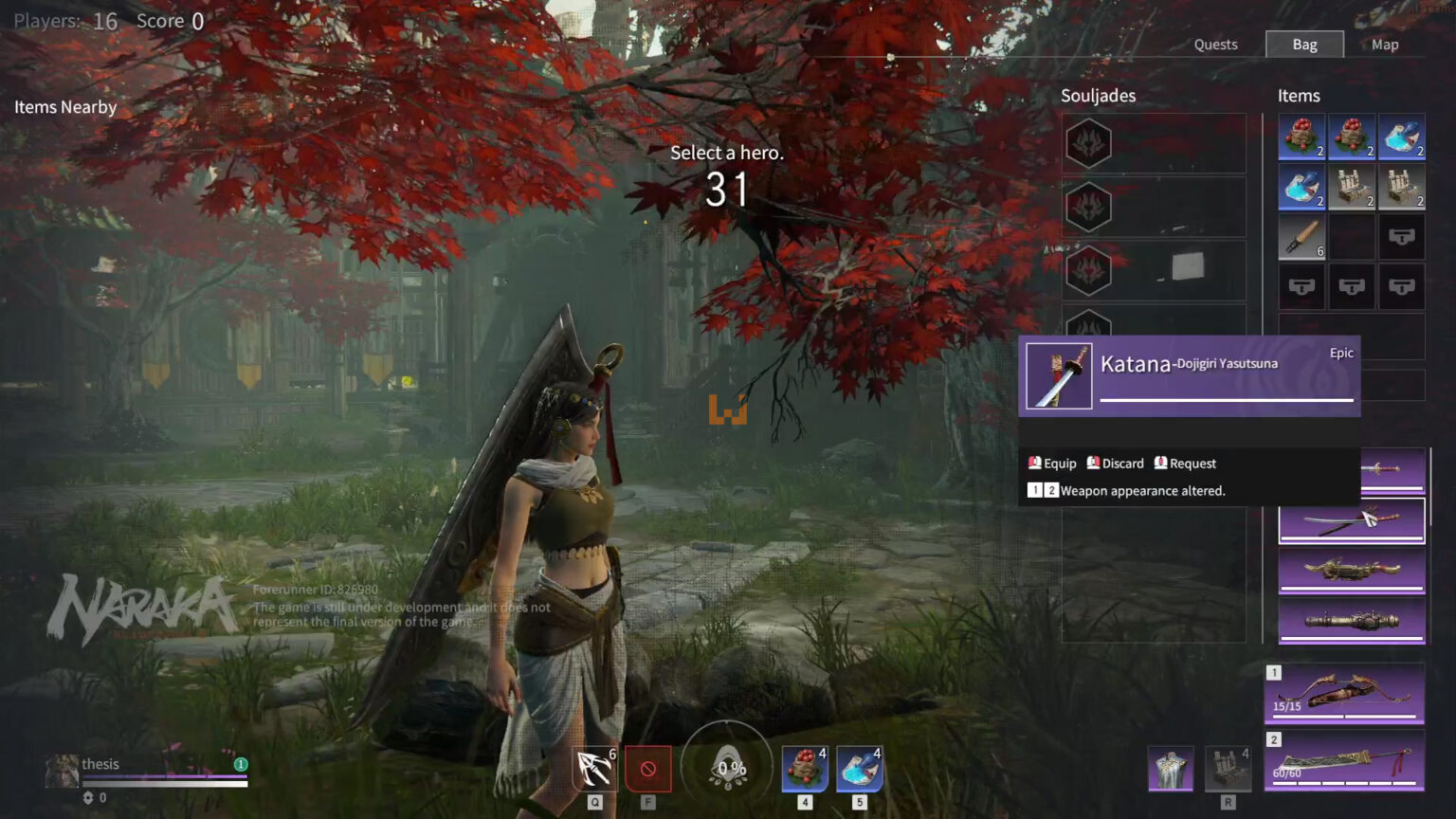Select the bow in weapon slot 1
This screenshot has width=1456, height=819.
(x=1343, y=693)
